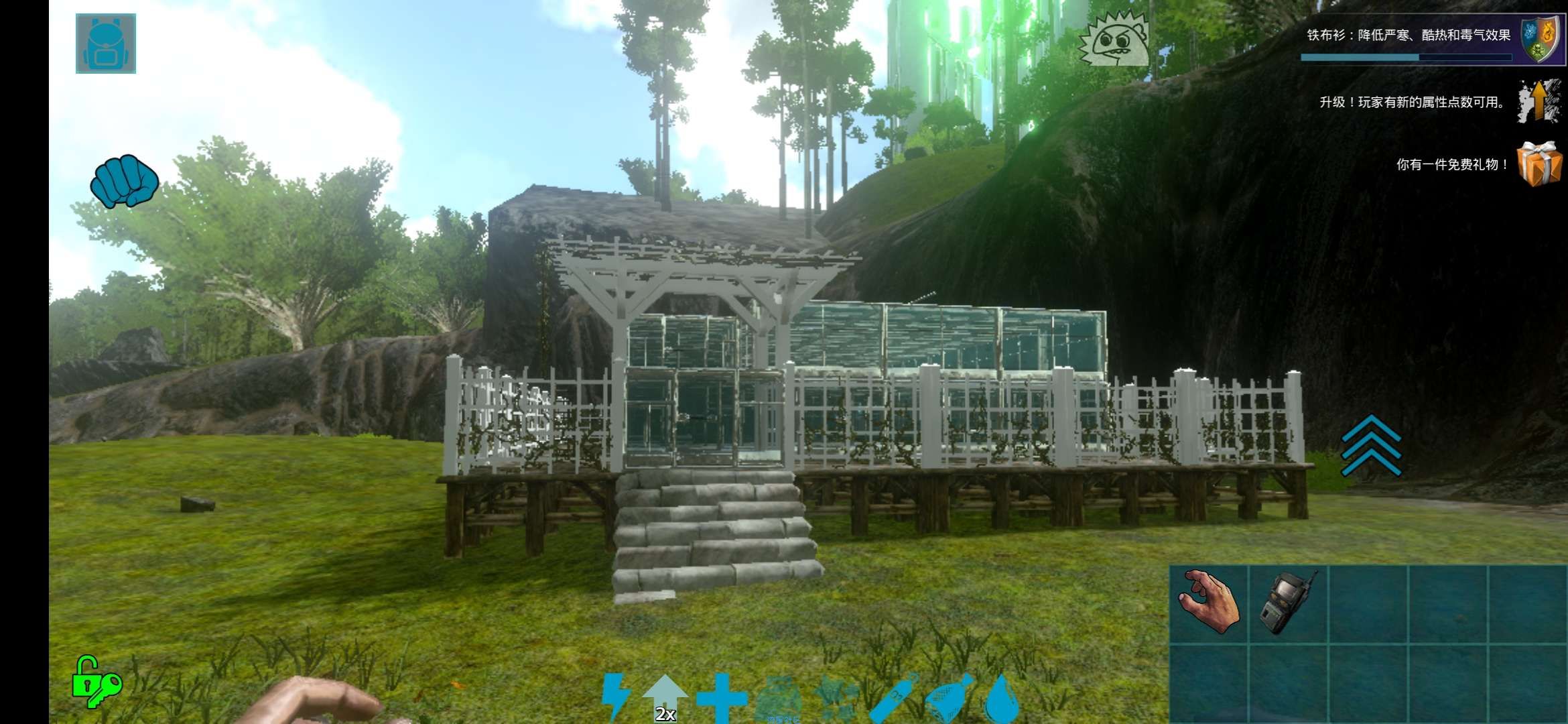Image resolution: width=1568 pixels, height=724 pixels.
Task: Tap the 2x arrow boost icon
Action: [x=665, y=699]
